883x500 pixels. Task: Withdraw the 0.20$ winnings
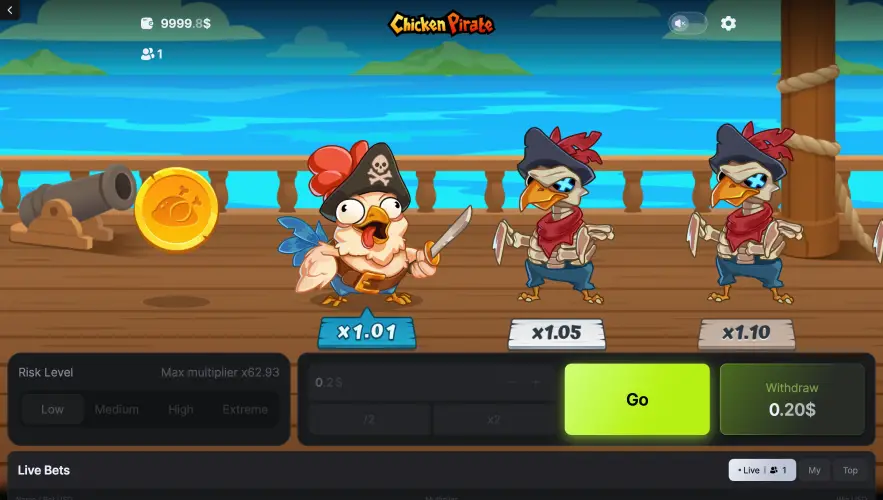792,399
